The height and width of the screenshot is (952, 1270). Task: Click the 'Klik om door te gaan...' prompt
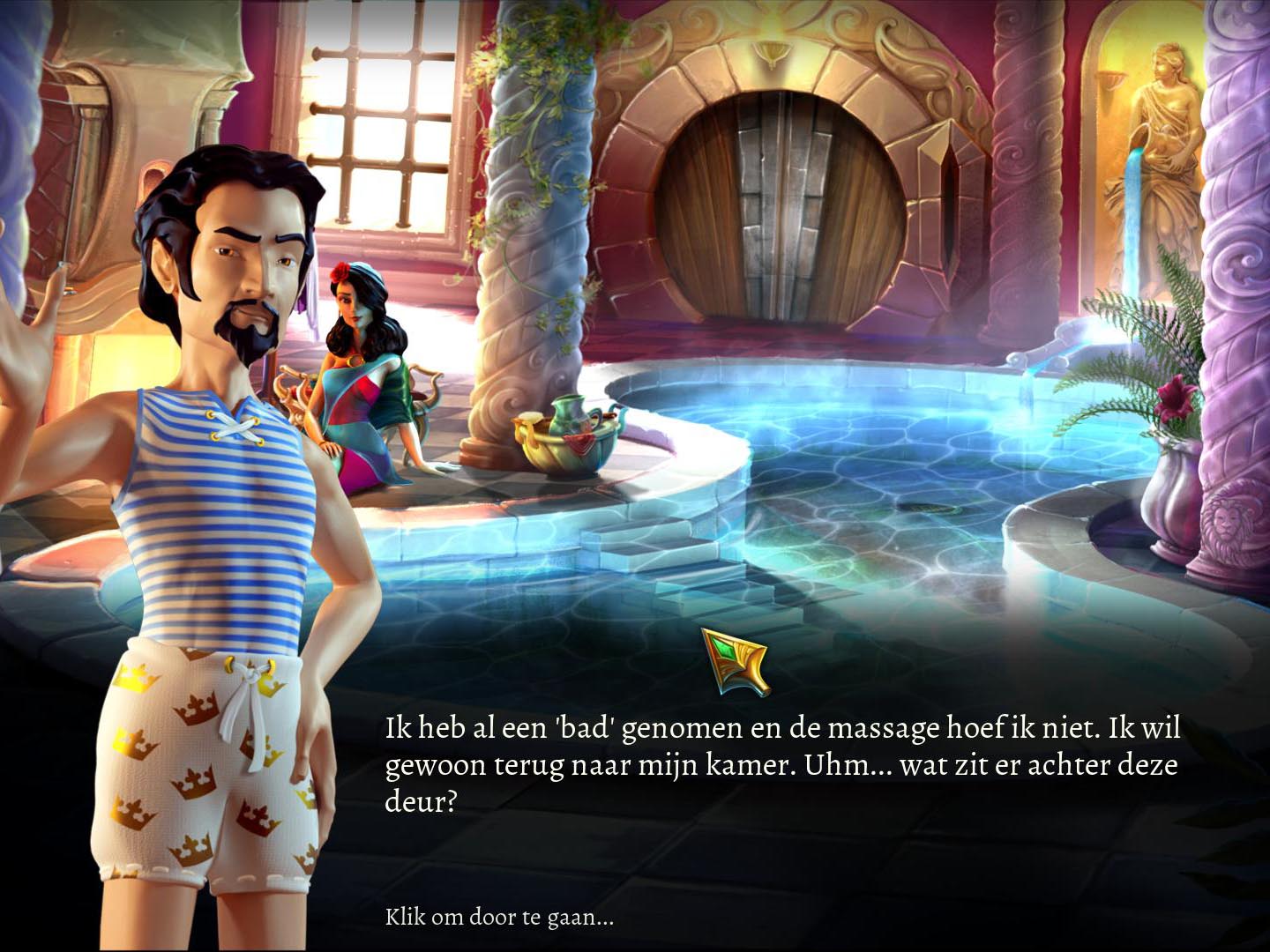point(499,917)
